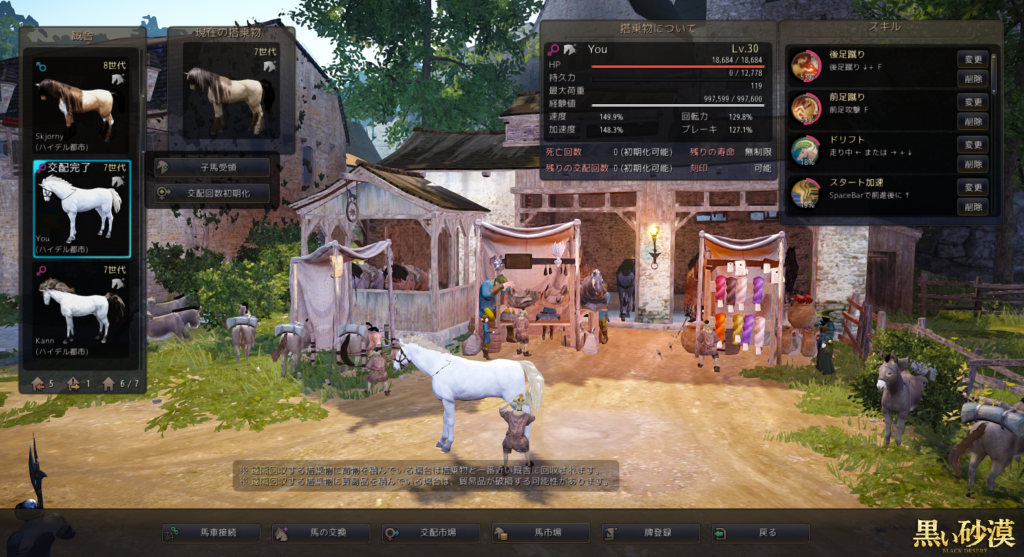1024x557 pixels.
Task: Change the ドリフト skill with 変更
Action: [x=973, y=145]
